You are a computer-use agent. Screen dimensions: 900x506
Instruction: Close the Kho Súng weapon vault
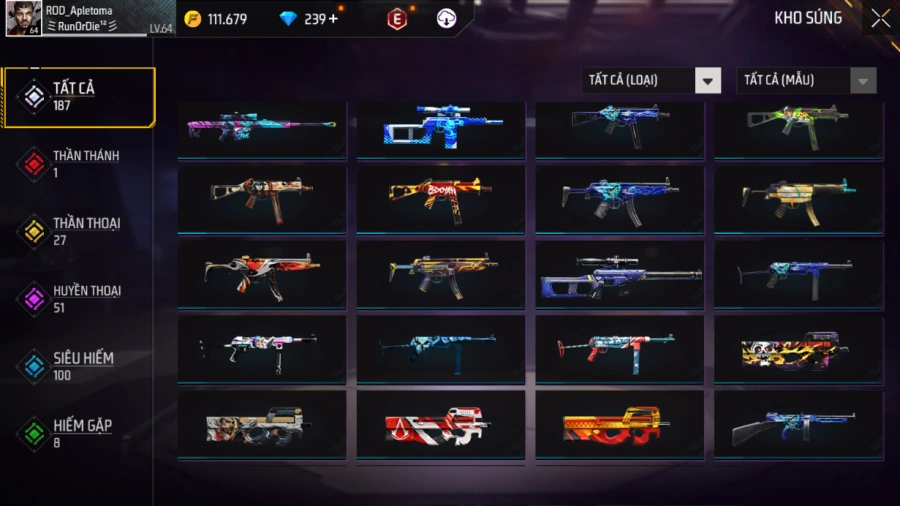(x=880, y=18)
